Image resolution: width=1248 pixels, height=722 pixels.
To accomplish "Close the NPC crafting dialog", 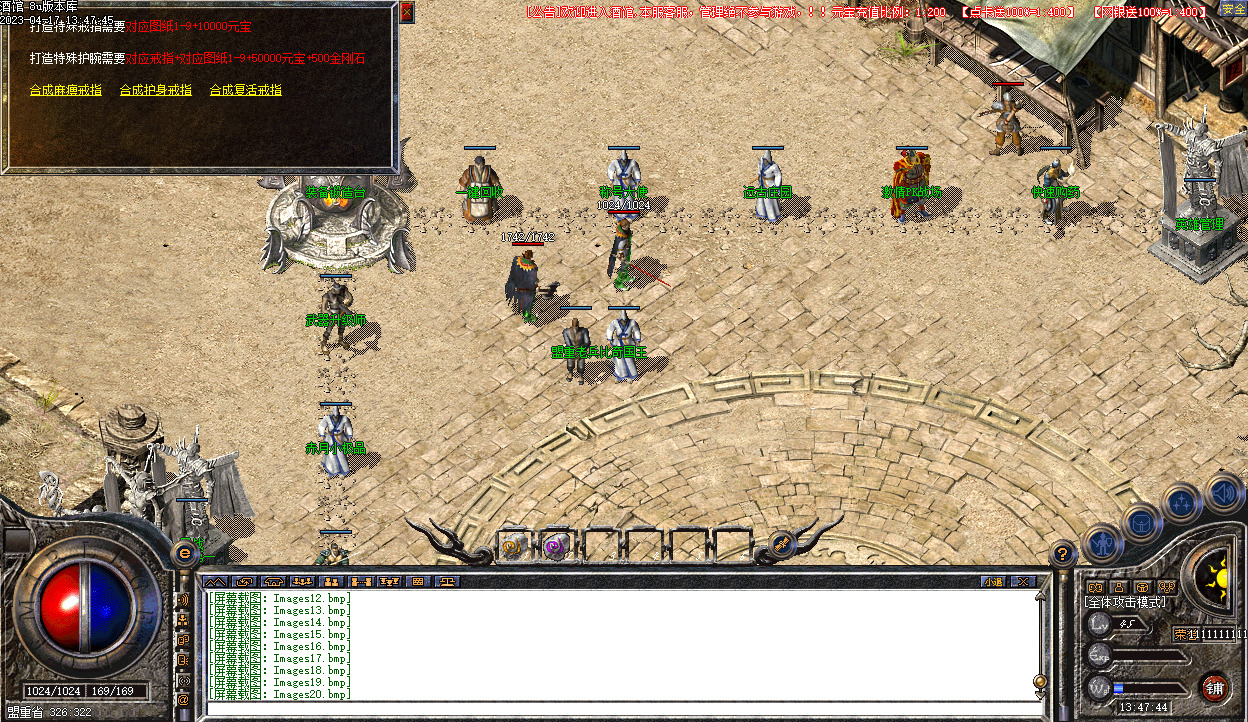I will 406,13.
